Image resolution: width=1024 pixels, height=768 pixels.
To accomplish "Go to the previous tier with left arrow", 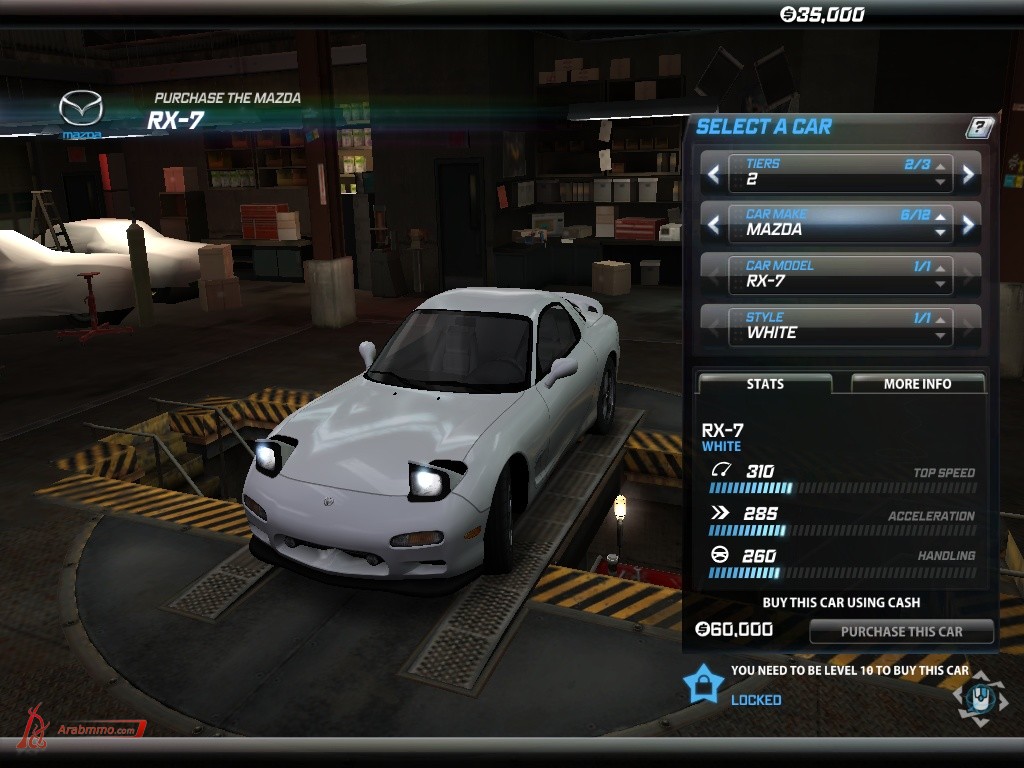I will click(x=713, y=174).
